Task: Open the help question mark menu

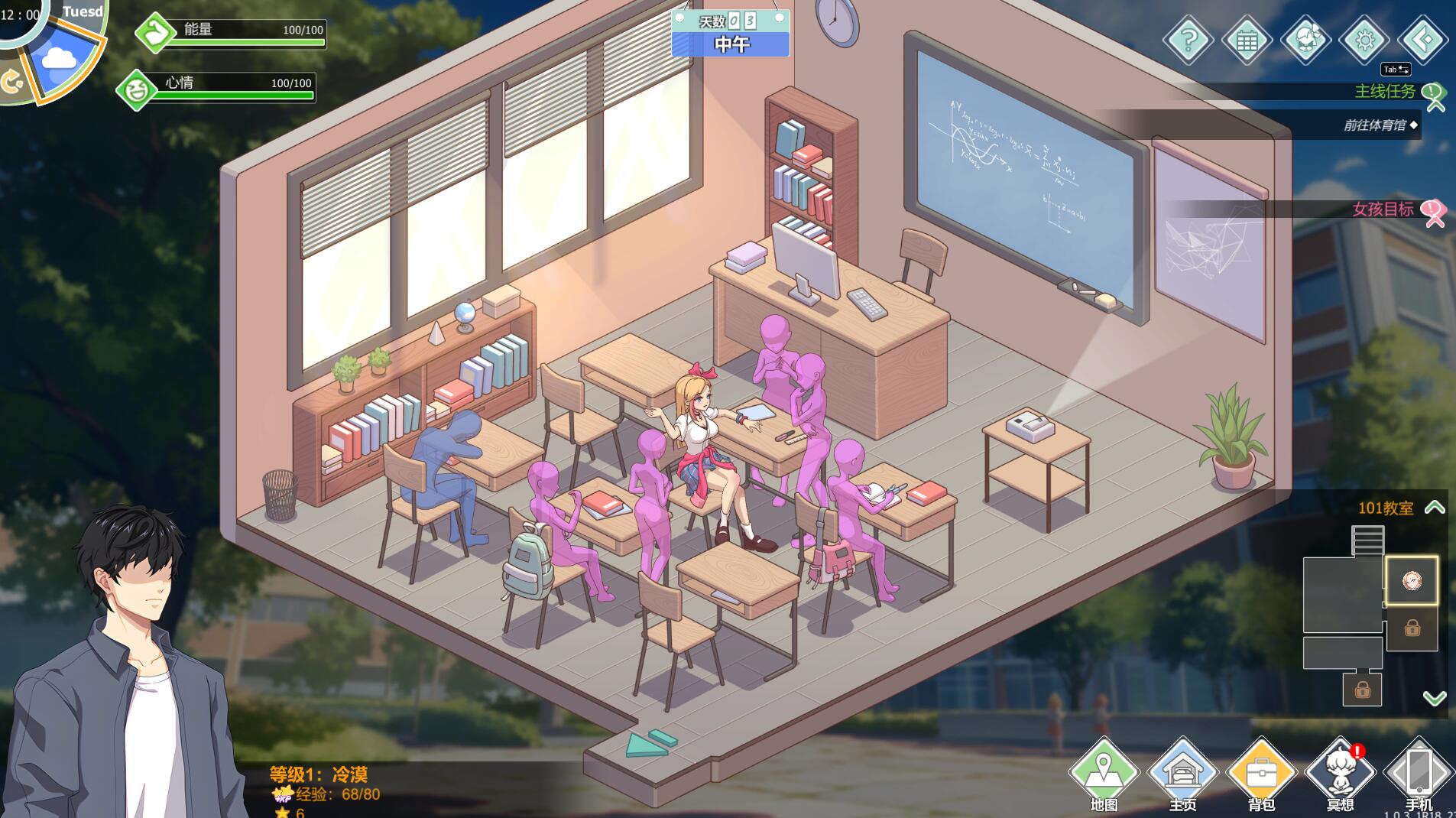Action: click(x=1188, y=40)
